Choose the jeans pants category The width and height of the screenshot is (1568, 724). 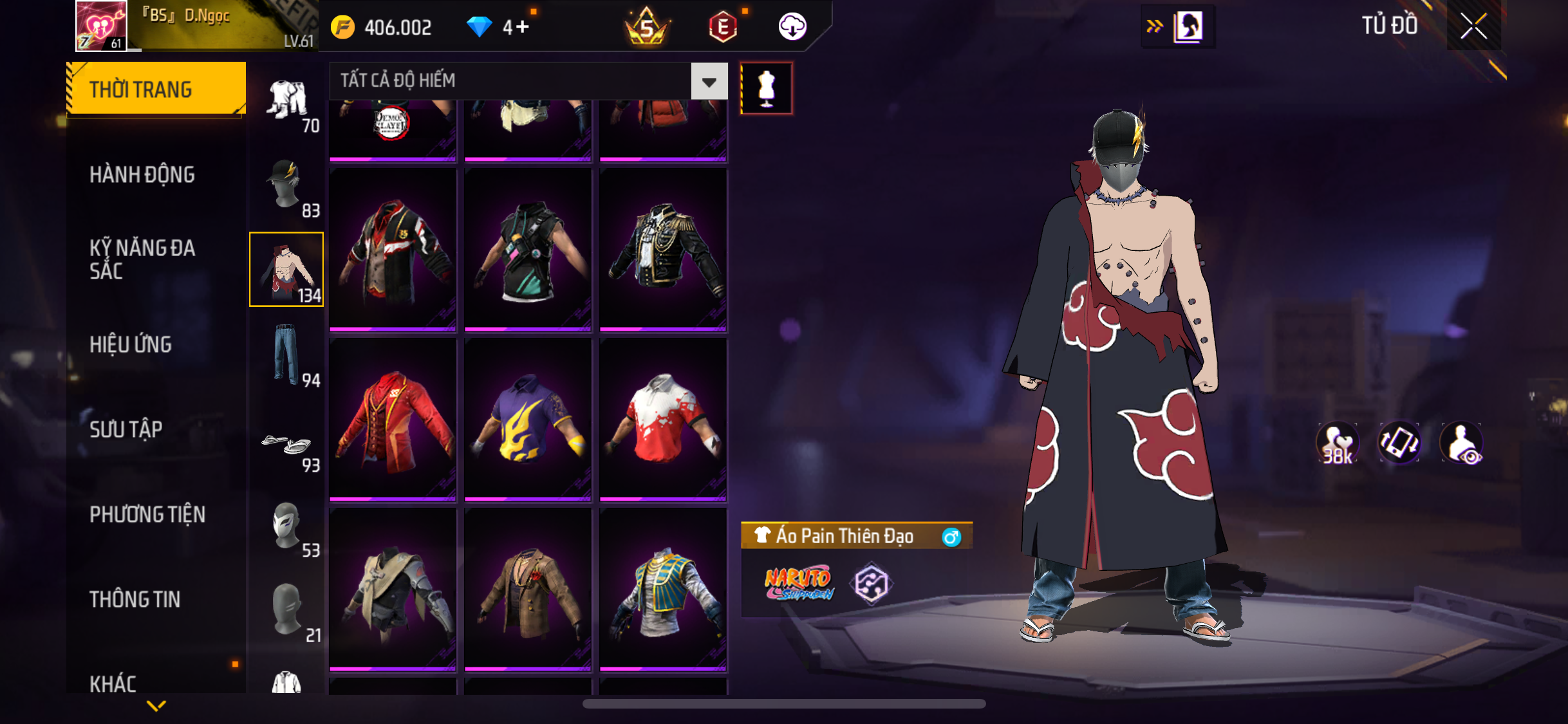pyautogui.click(x=286, y=355)
